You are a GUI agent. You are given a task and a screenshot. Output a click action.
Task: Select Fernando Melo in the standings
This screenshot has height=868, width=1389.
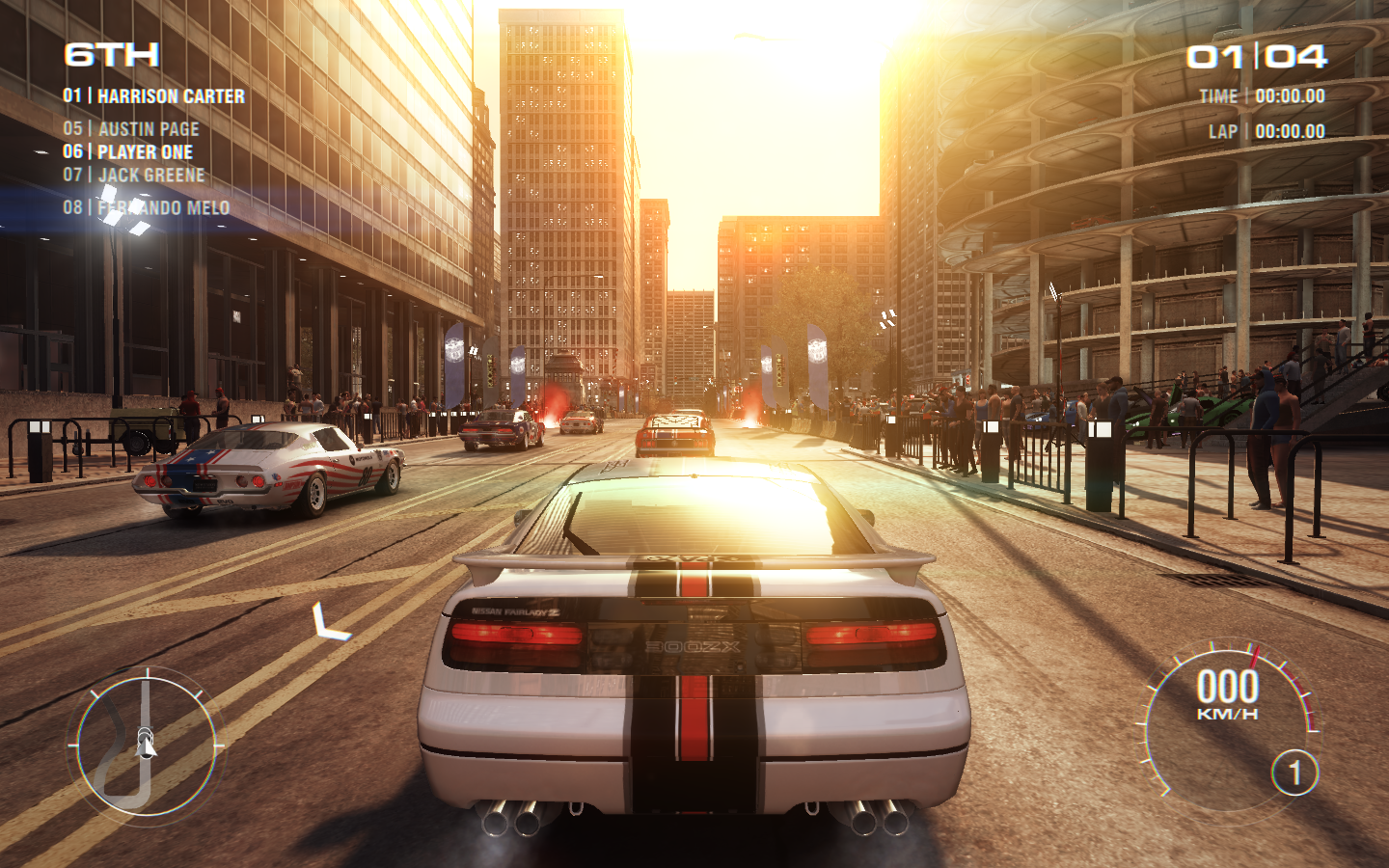147,208
